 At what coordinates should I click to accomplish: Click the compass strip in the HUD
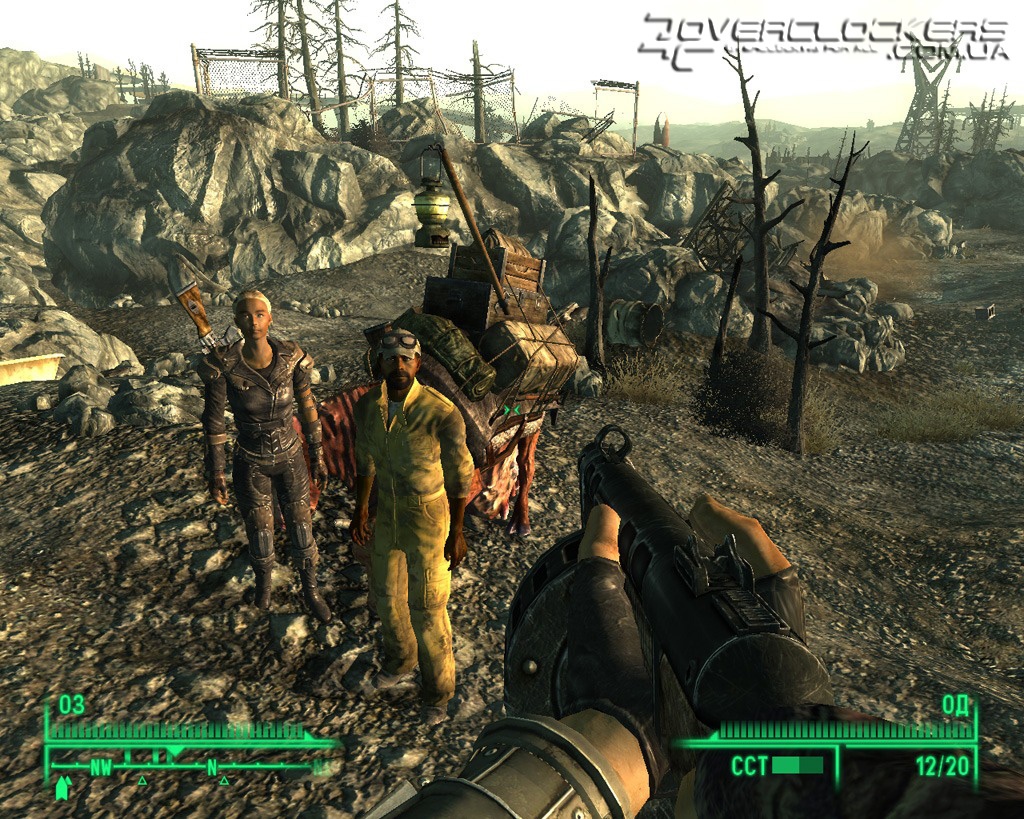(190, 768)
